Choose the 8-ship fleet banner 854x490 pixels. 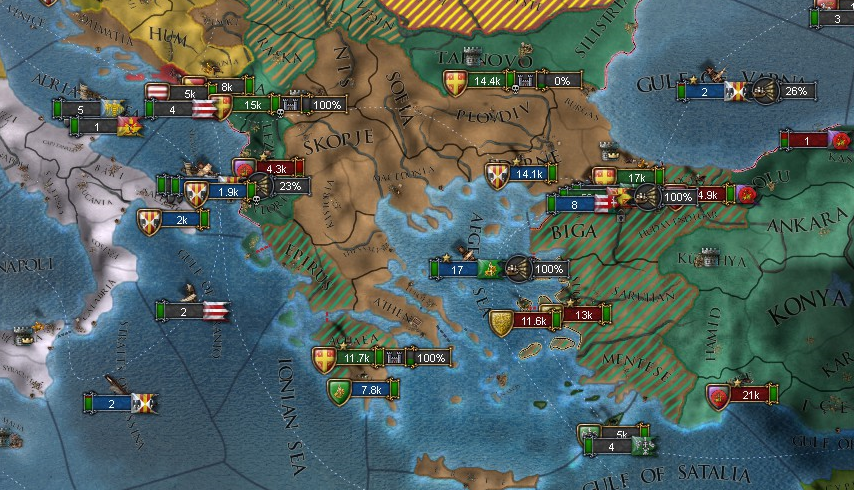[574, 205]
